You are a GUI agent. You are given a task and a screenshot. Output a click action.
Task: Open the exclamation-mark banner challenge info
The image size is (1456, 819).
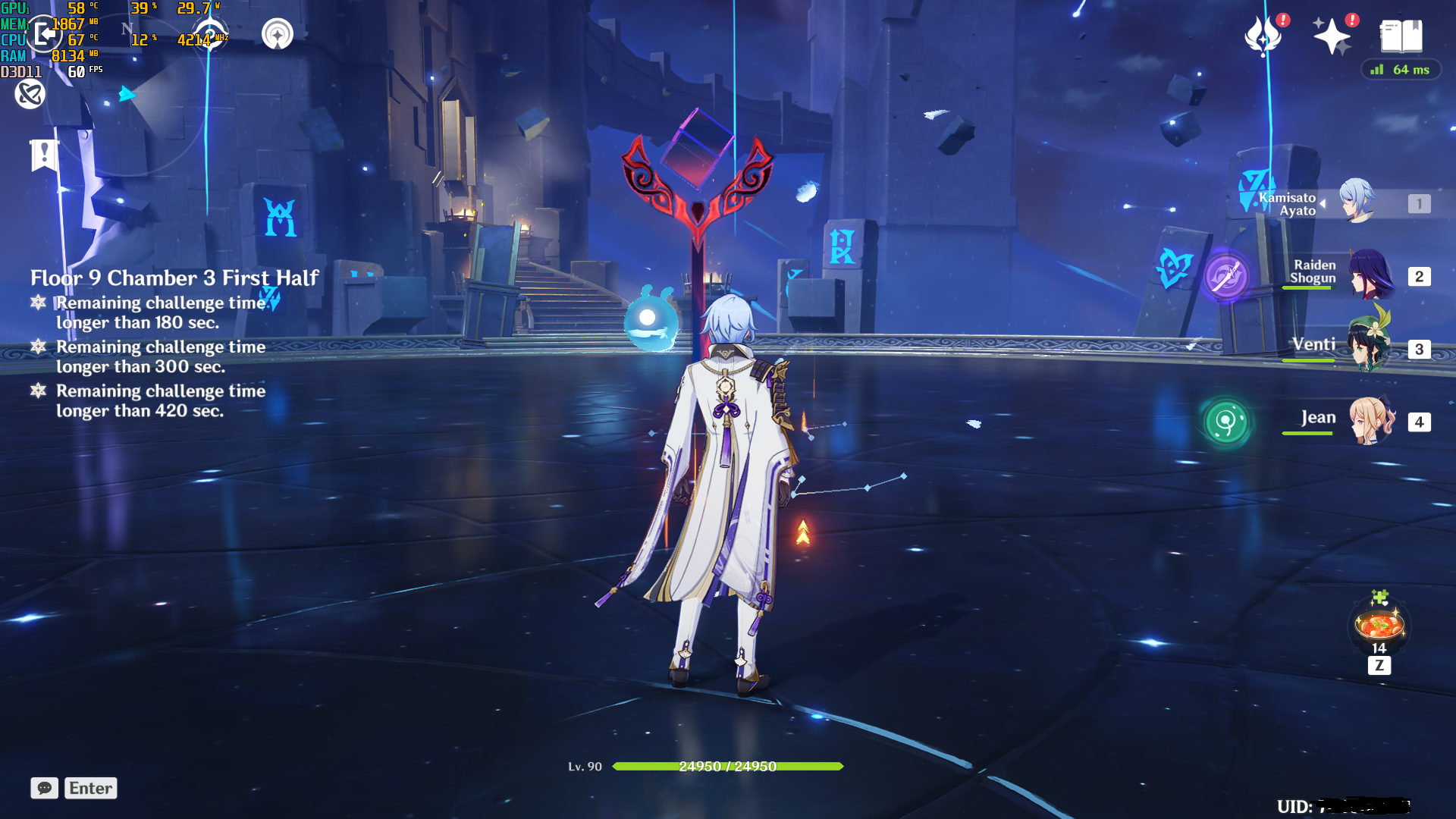point(44,155)
